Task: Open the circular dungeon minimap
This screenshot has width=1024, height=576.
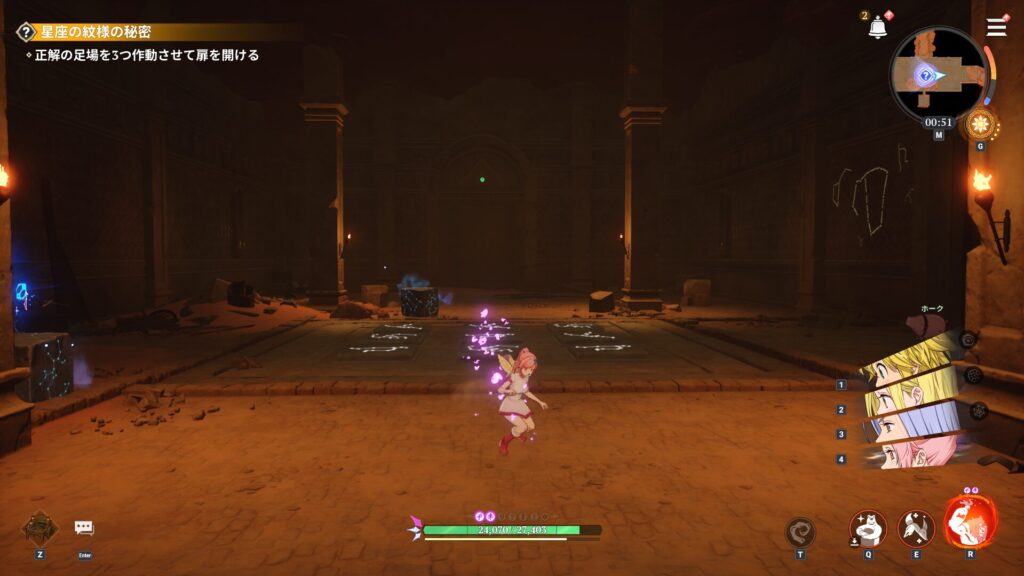Action: click(x=938, y=74)
